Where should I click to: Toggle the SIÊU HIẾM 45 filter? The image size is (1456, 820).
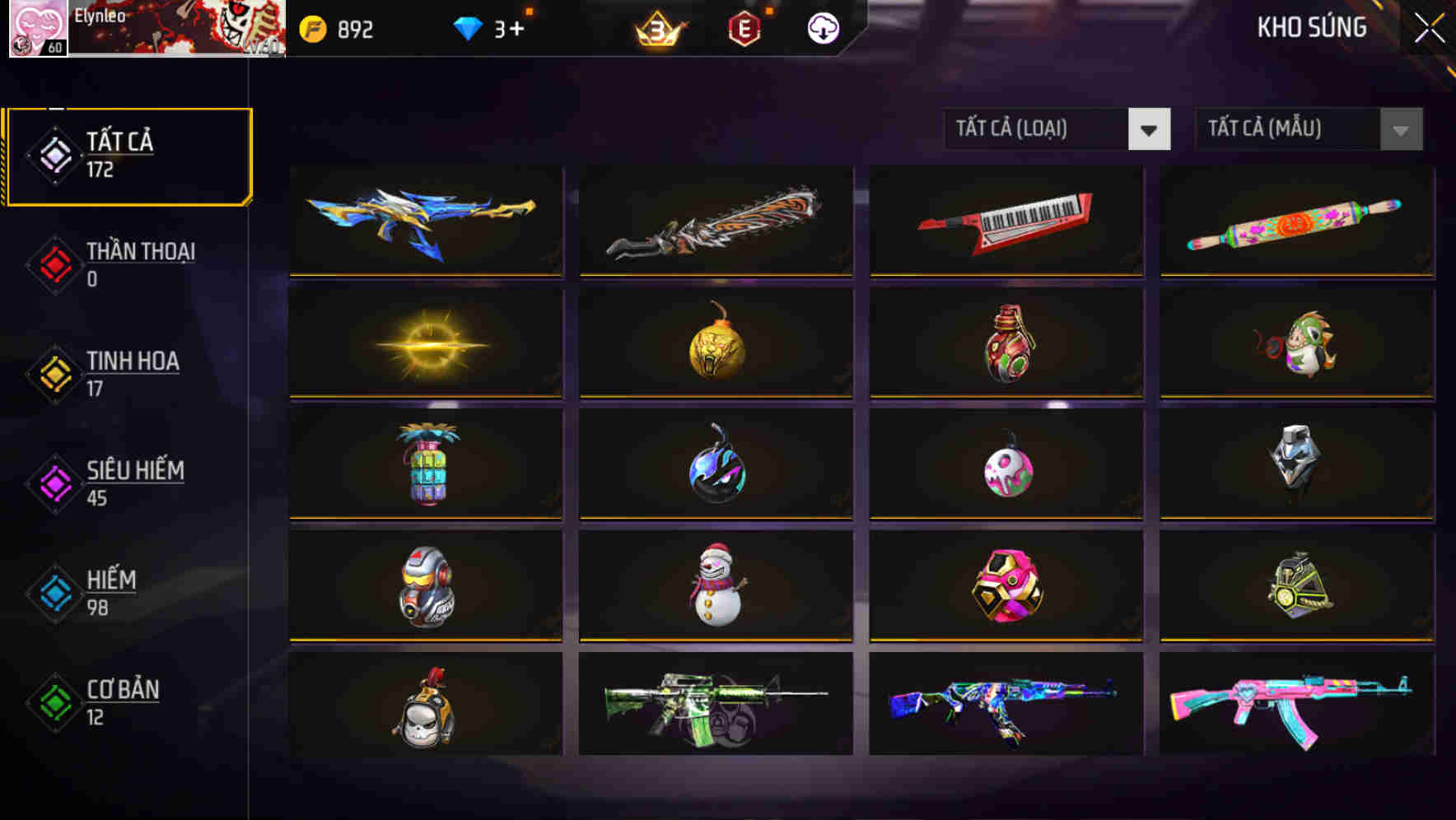136,482
